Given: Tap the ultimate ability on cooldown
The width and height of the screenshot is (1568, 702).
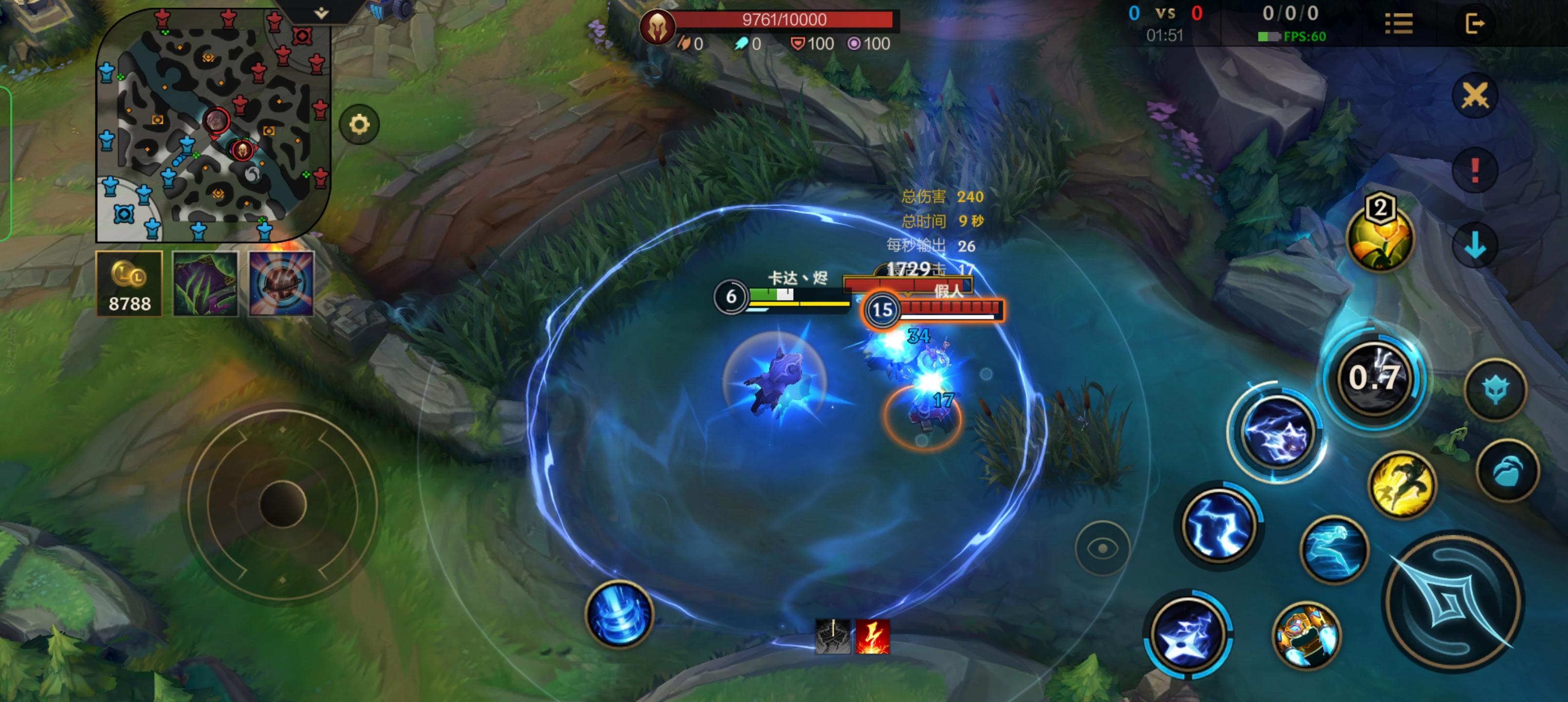Looking at the screenshot, I should point(1375,377).
